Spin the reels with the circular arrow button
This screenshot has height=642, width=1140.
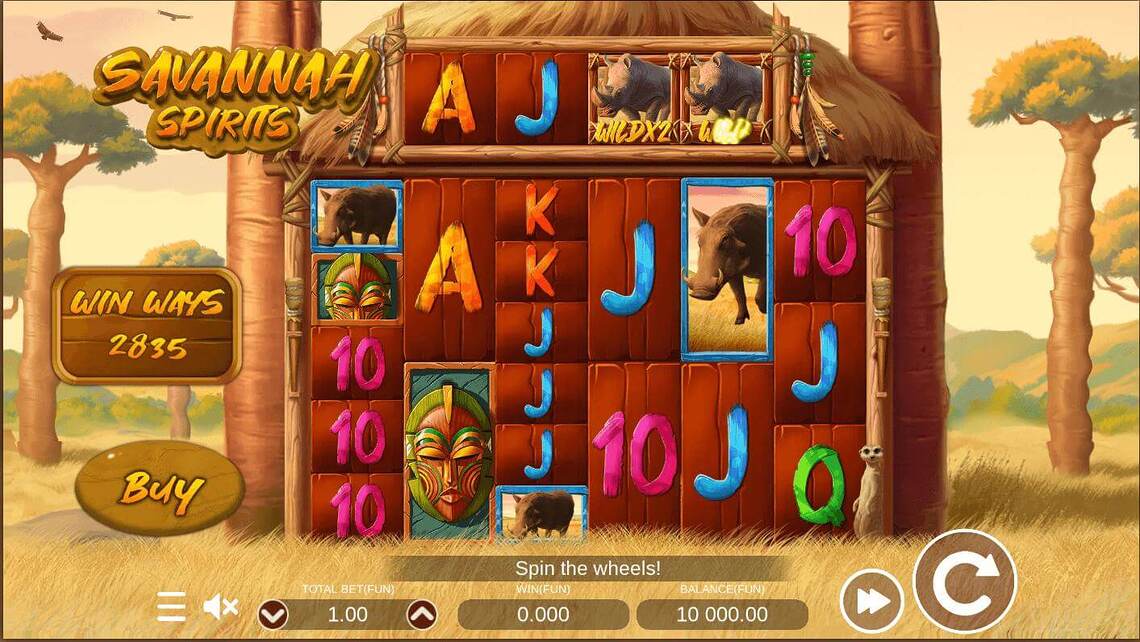(x=964, y=581)
